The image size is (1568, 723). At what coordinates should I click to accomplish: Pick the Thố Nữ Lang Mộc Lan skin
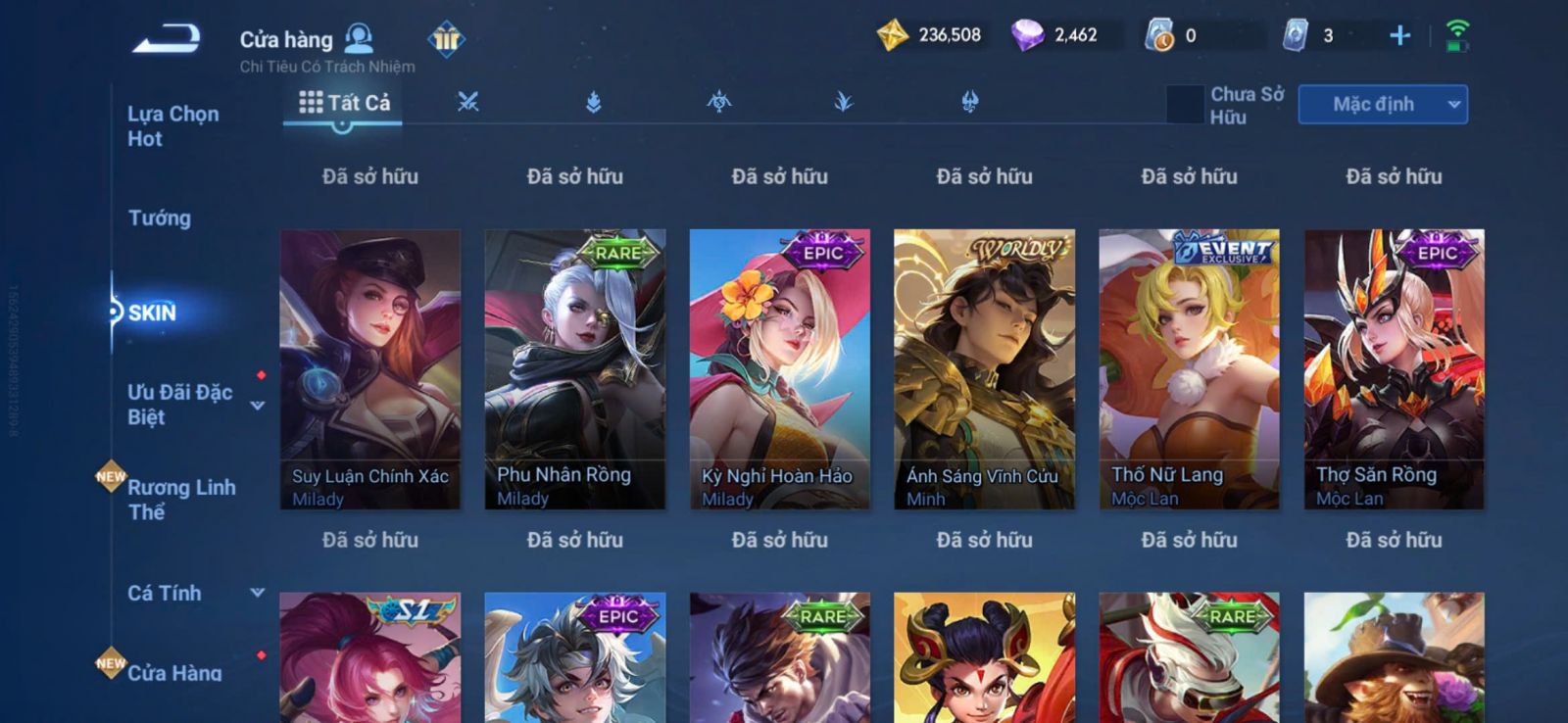(1189, 369)
